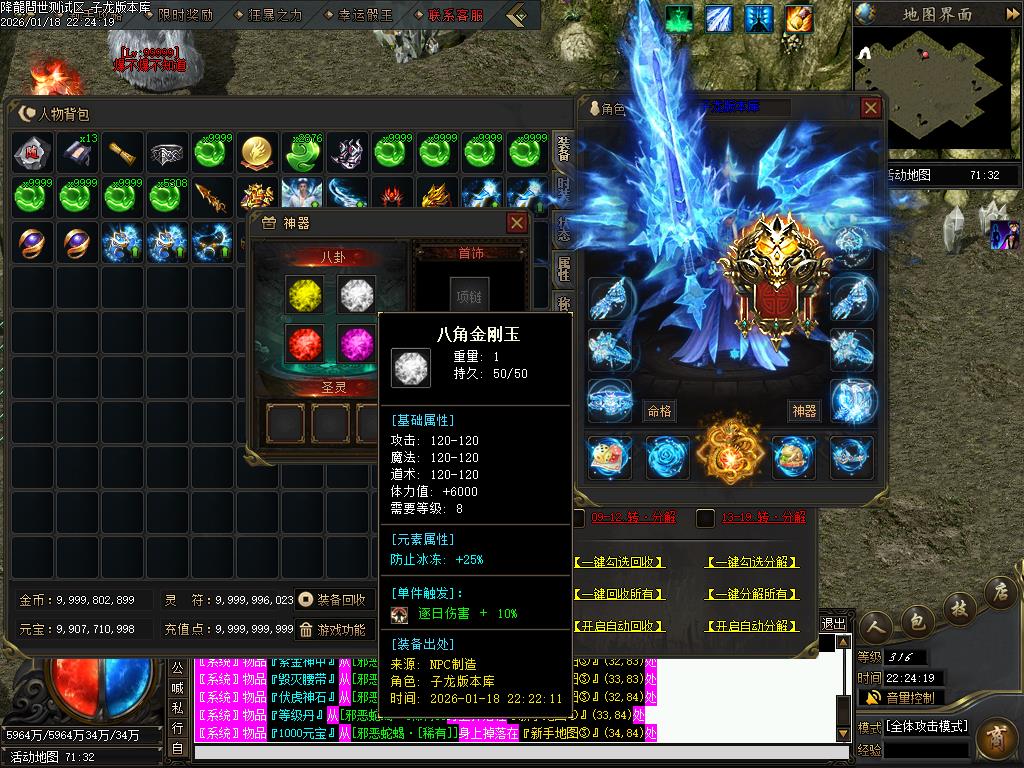
Task: Click the 一键勾选分解 link
Action: pos(753,563)
